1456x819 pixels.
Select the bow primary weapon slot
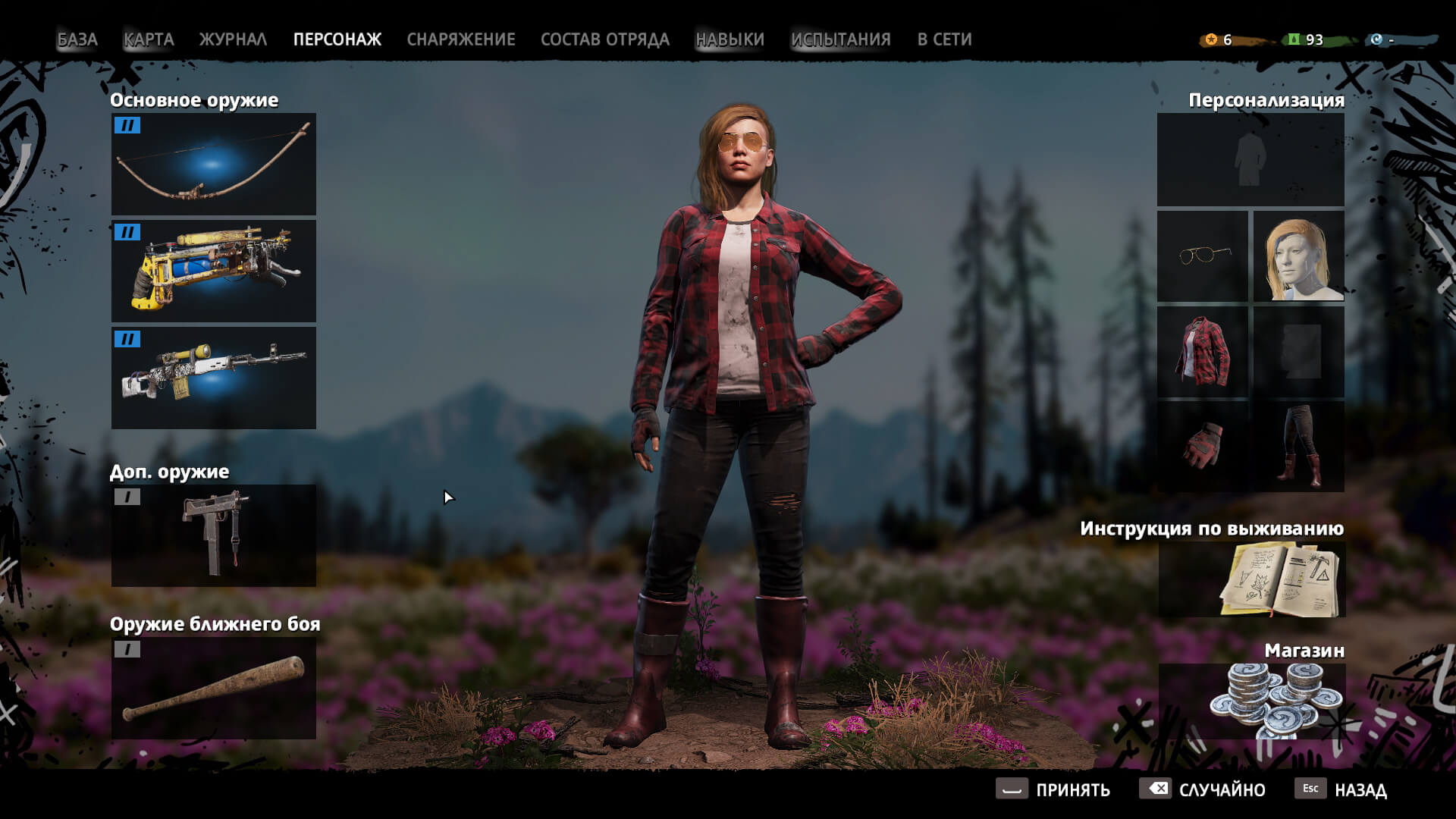(x=214, y=164)
